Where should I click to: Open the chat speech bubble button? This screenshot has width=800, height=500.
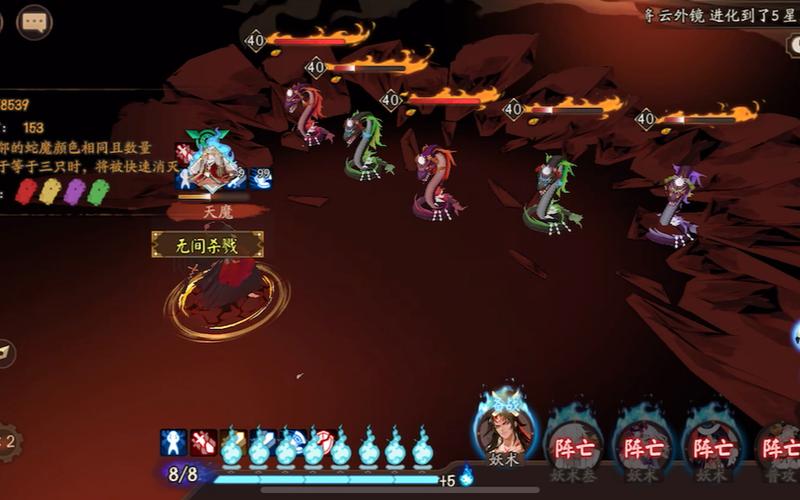(35, 22)
